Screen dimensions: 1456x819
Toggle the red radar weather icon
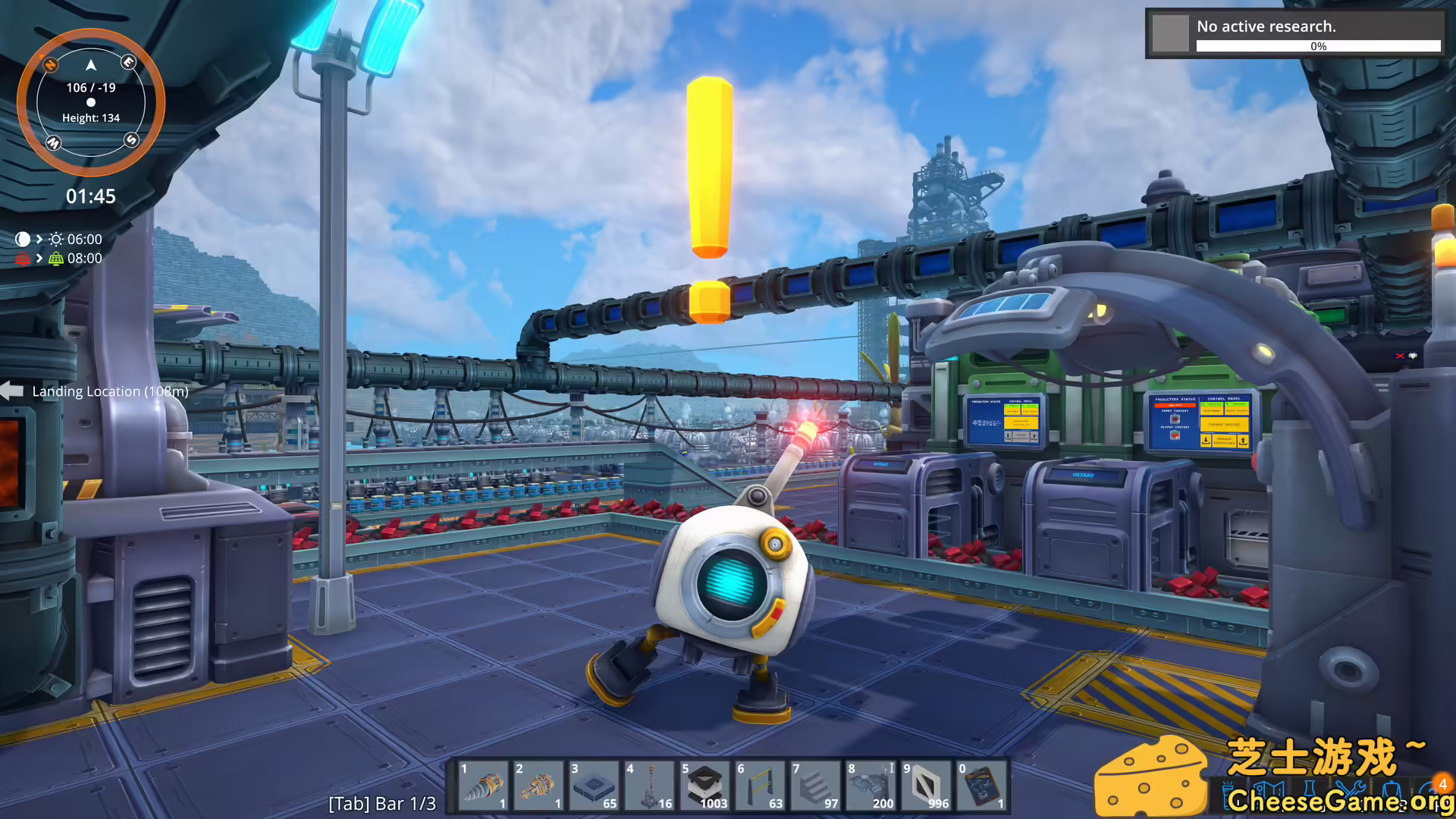tap(24, 259)
